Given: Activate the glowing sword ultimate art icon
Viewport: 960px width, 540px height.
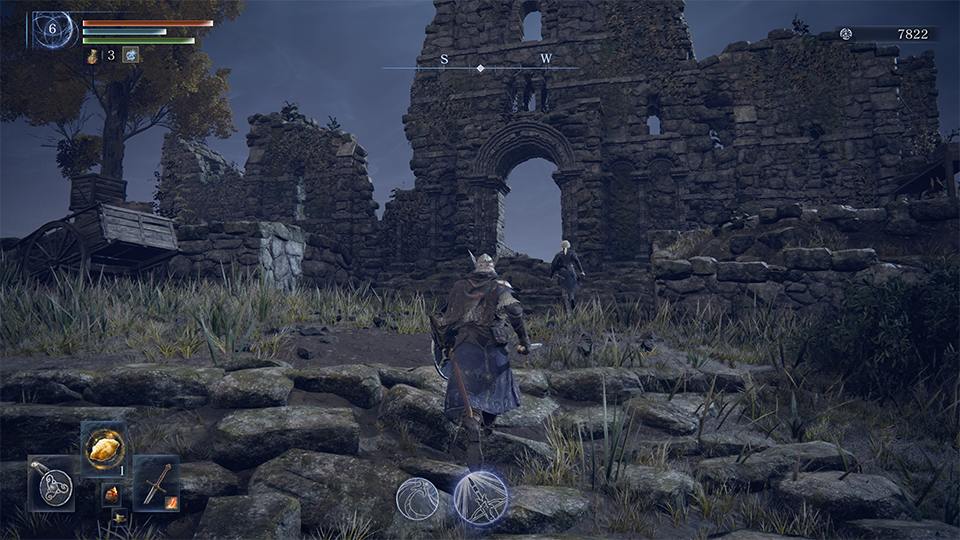Looking at the screenshot, I should [480, 497].
